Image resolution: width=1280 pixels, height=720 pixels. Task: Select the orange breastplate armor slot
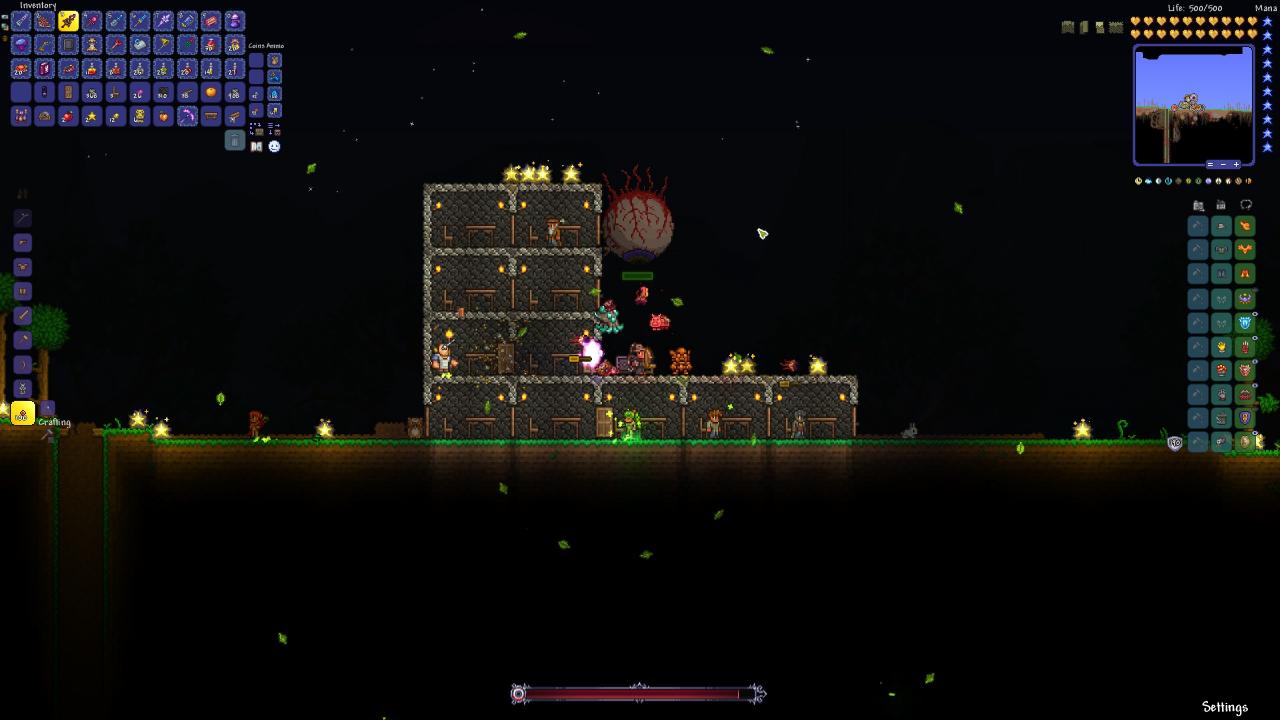click(1245, 250)
